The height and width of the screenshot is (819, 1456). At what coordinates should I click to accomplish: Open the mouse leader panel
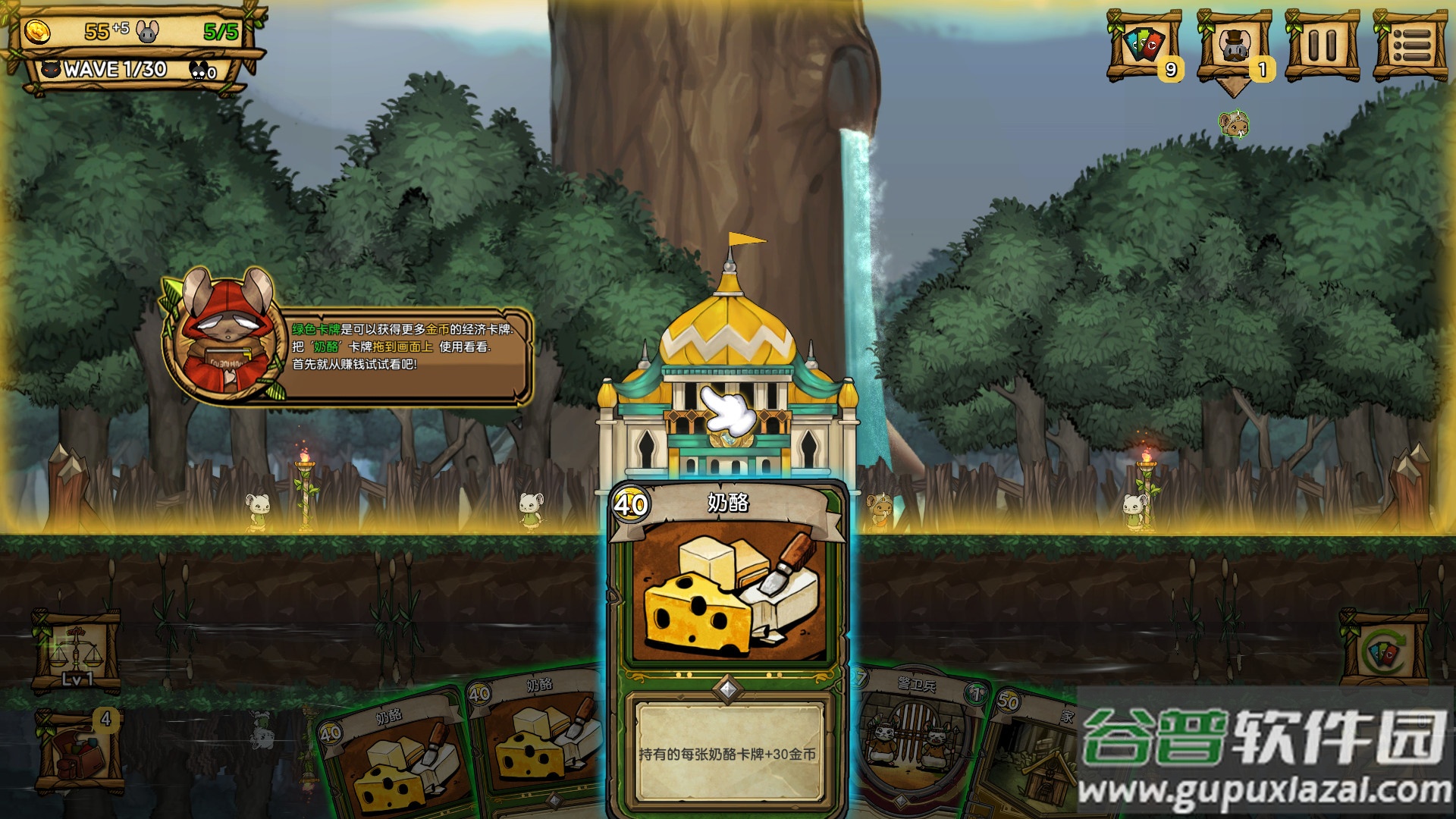pyautogui.click(x=1234, y=45)
